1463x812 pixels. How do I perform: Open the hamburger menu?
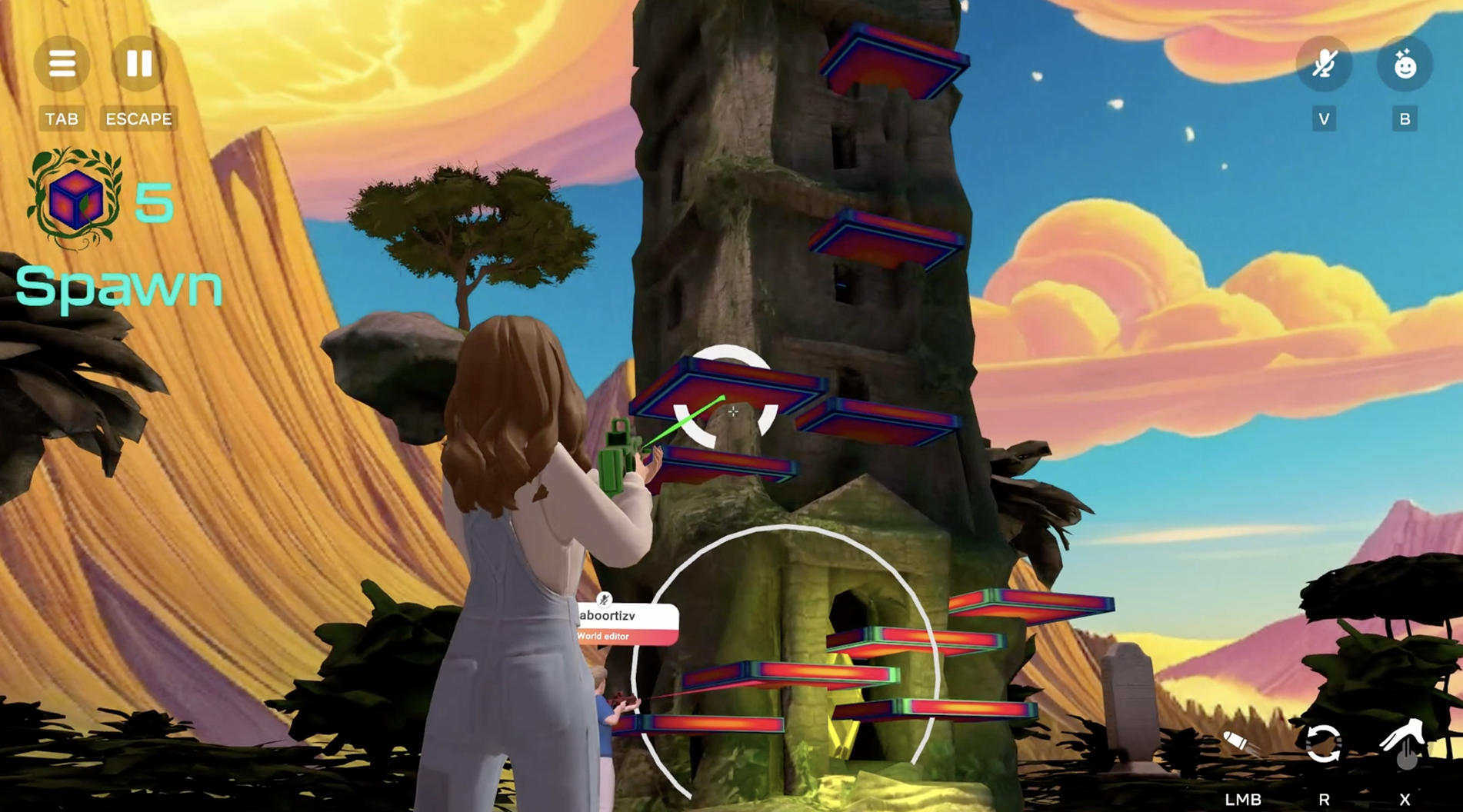[x=62, y=63]
